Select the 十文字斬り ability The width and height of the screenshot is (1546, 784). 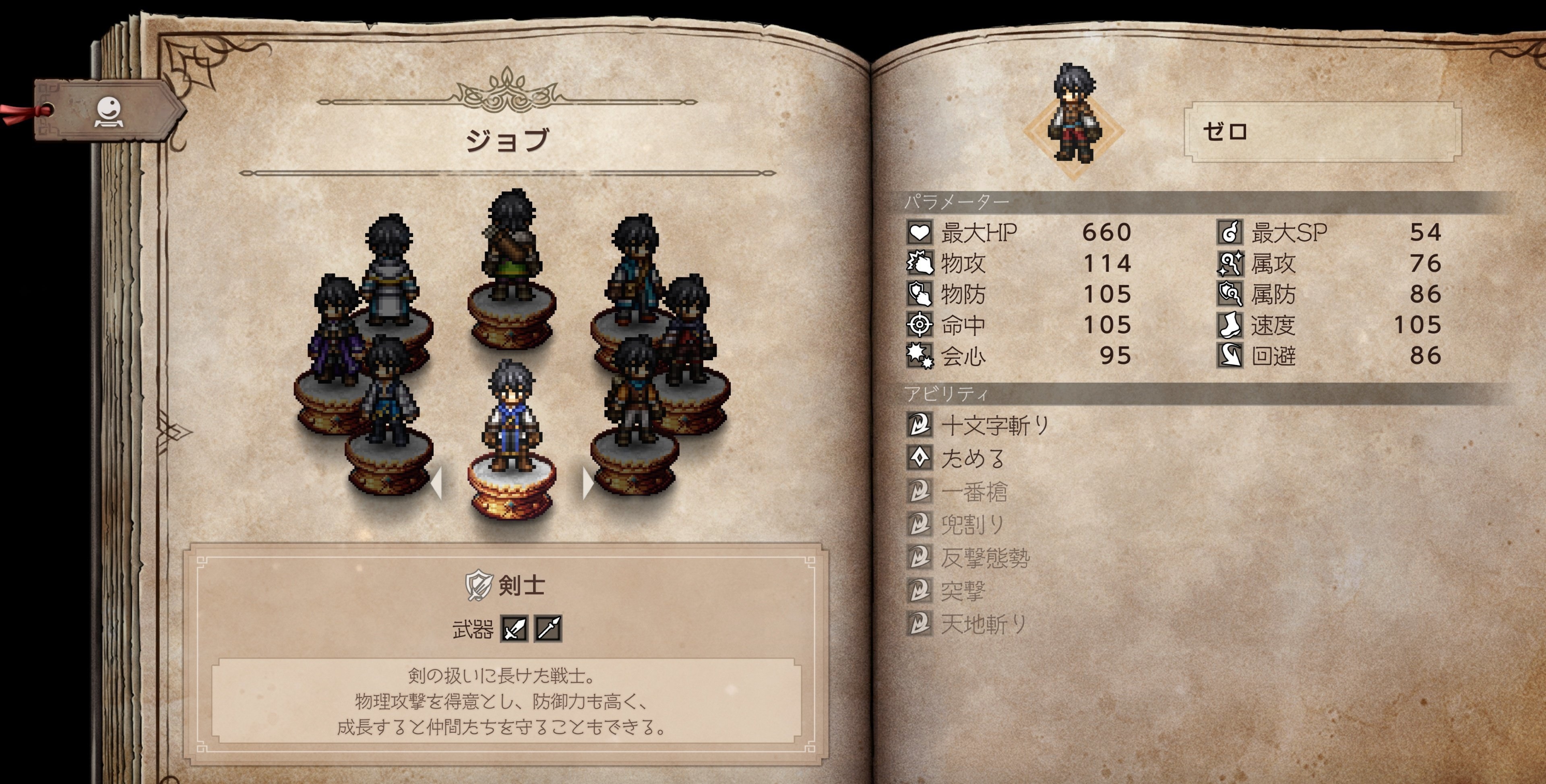(994, 425)
